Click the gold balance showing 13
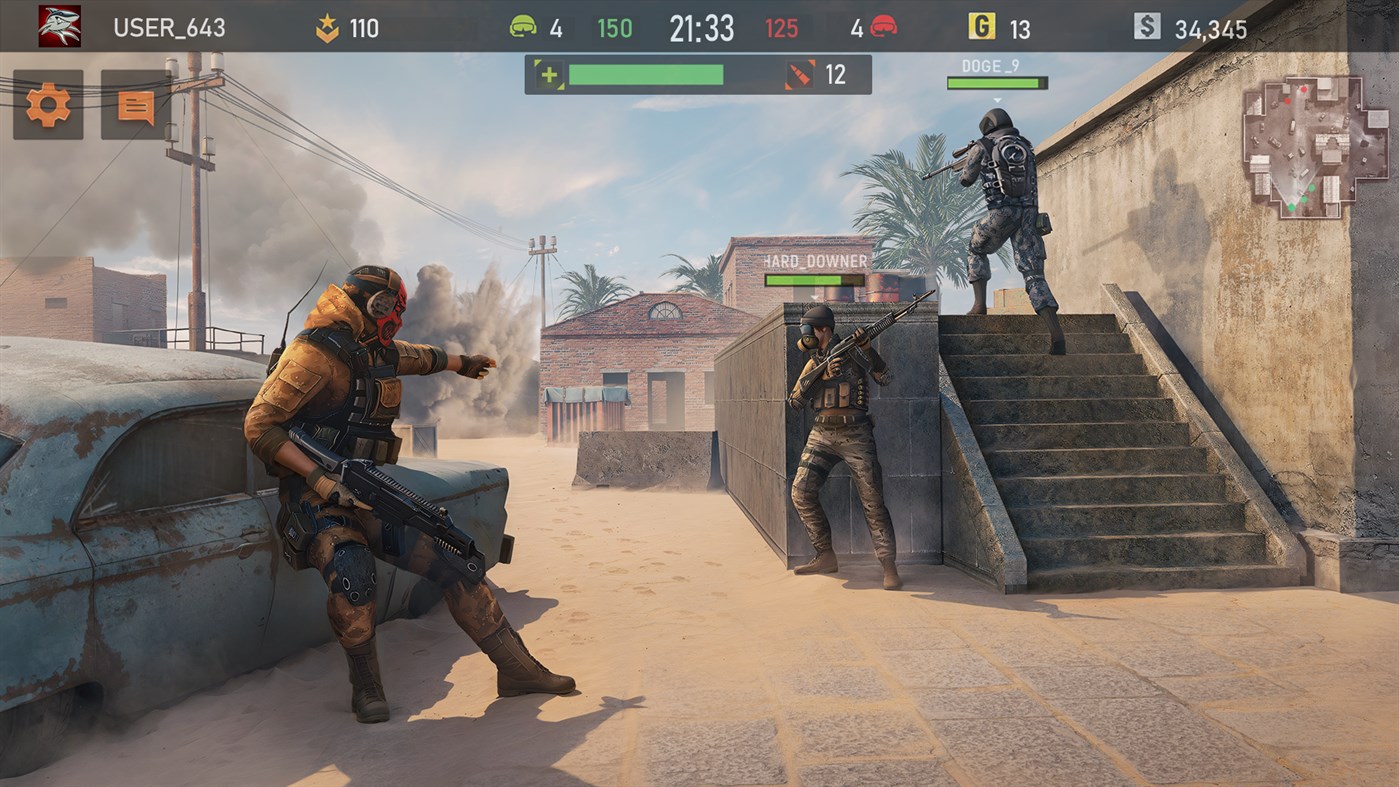1399x787 pixels. pos(1020,28)
